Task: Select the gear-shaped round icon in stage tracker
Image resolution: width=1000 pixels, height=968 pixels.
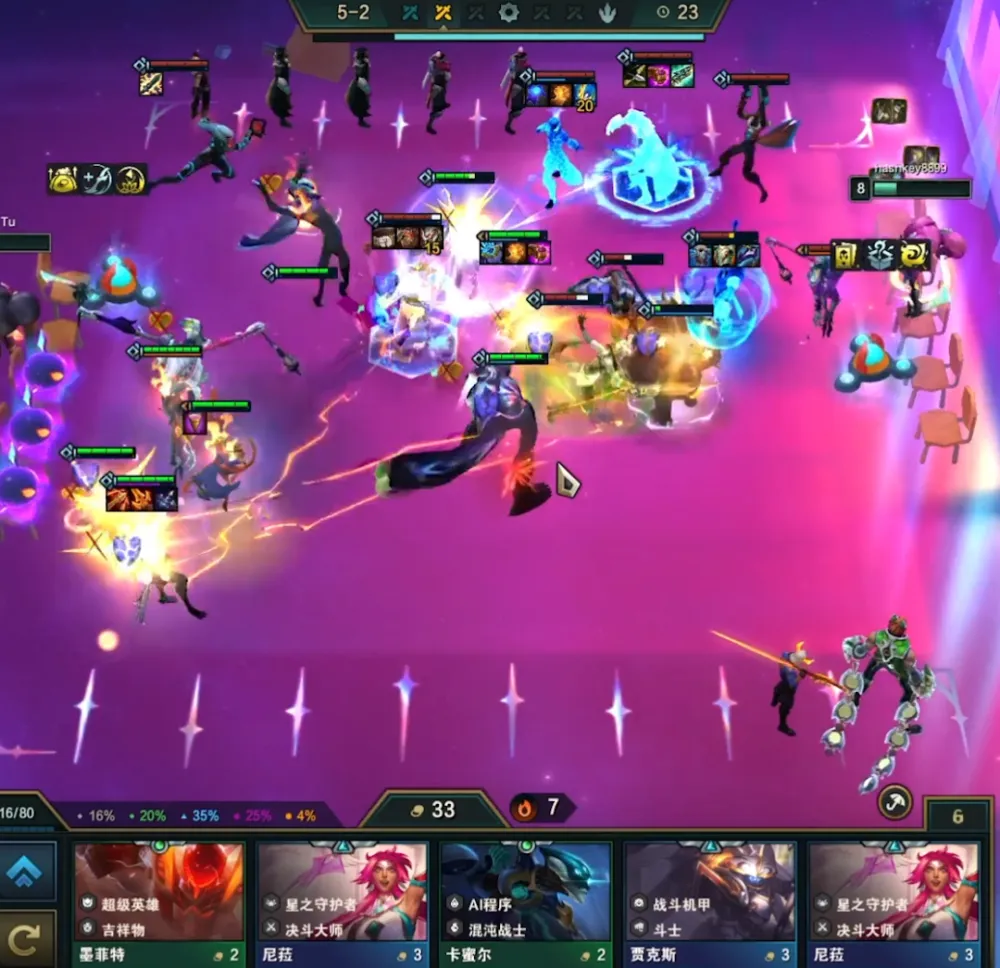Action: tap(509, 13)
